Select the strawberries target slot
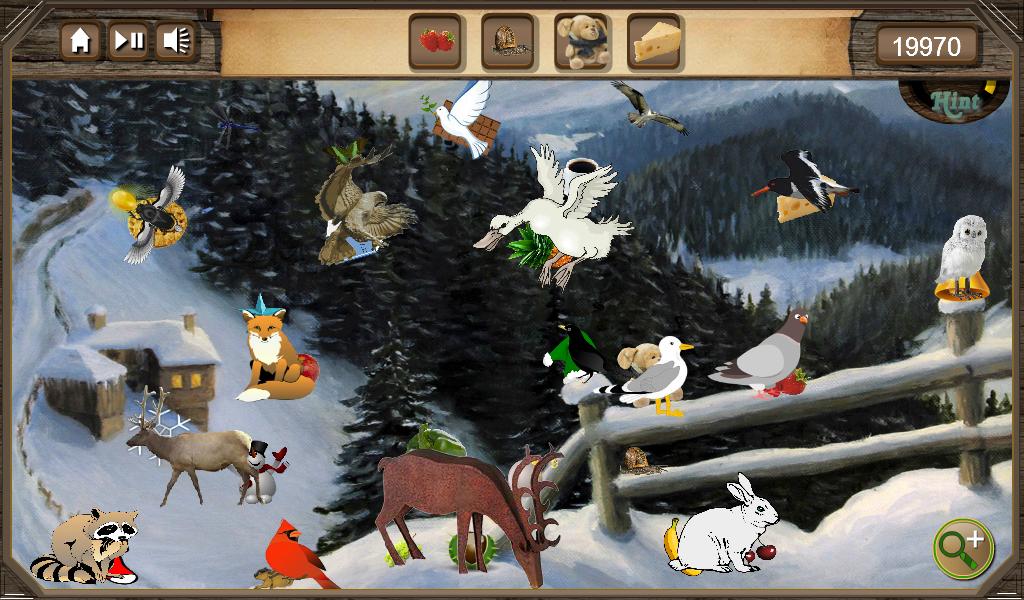This screenshot has width=1024, height=600. tap(435, 42)
